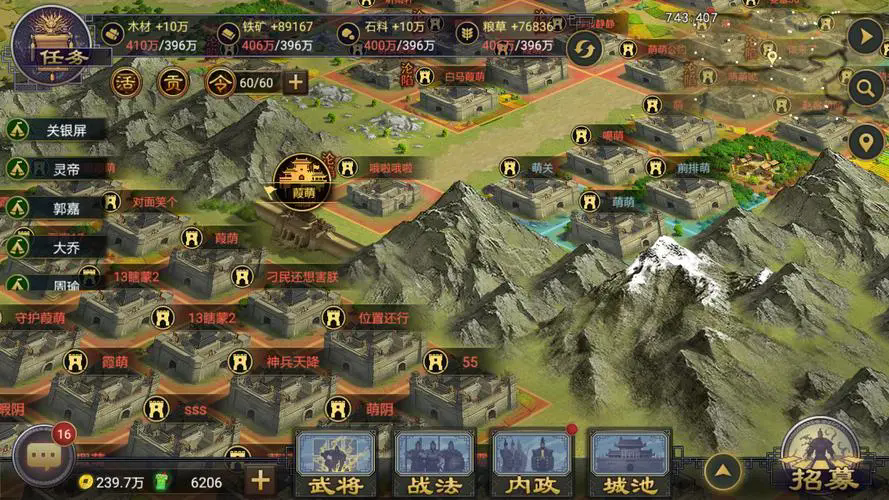
Task: Open the chat bubble with 16 messages
Action: click(45, 456)
